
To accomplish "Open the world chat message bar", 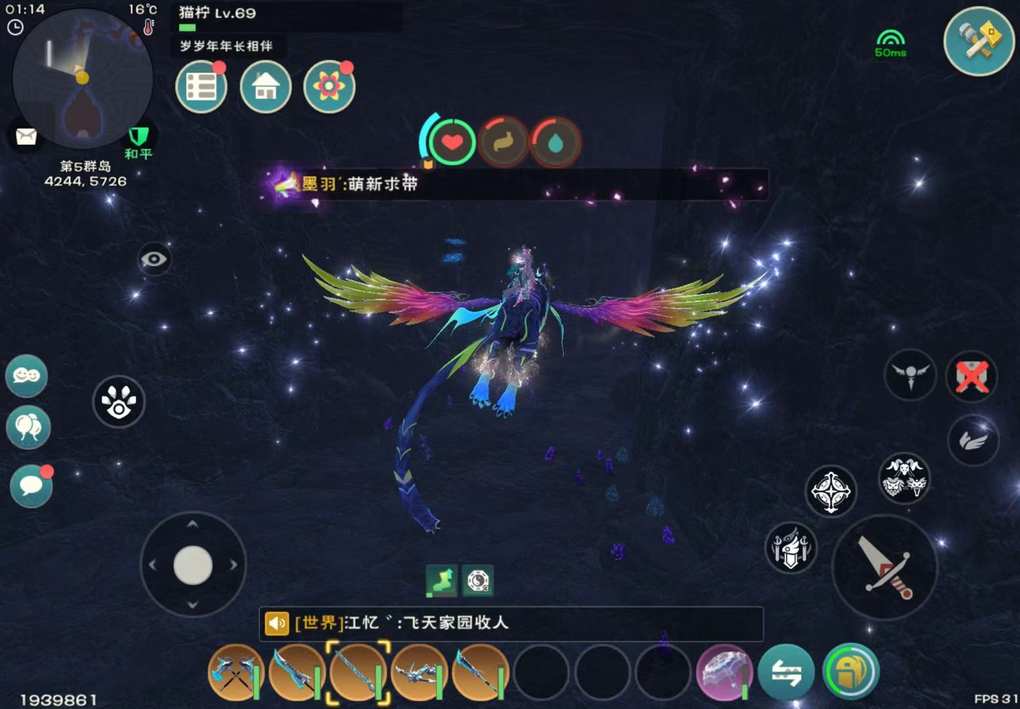I will (510, 623).
